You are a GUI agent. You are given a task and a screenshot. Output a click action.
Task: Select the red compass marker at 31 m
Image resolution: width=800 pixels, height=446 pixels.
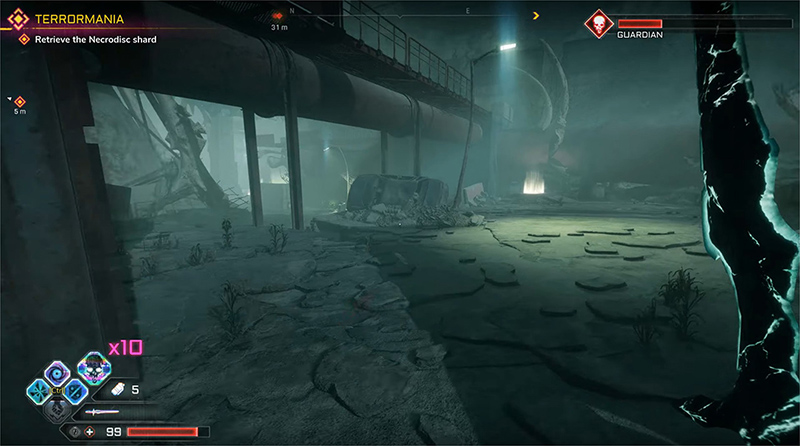(x=278, y=16)
